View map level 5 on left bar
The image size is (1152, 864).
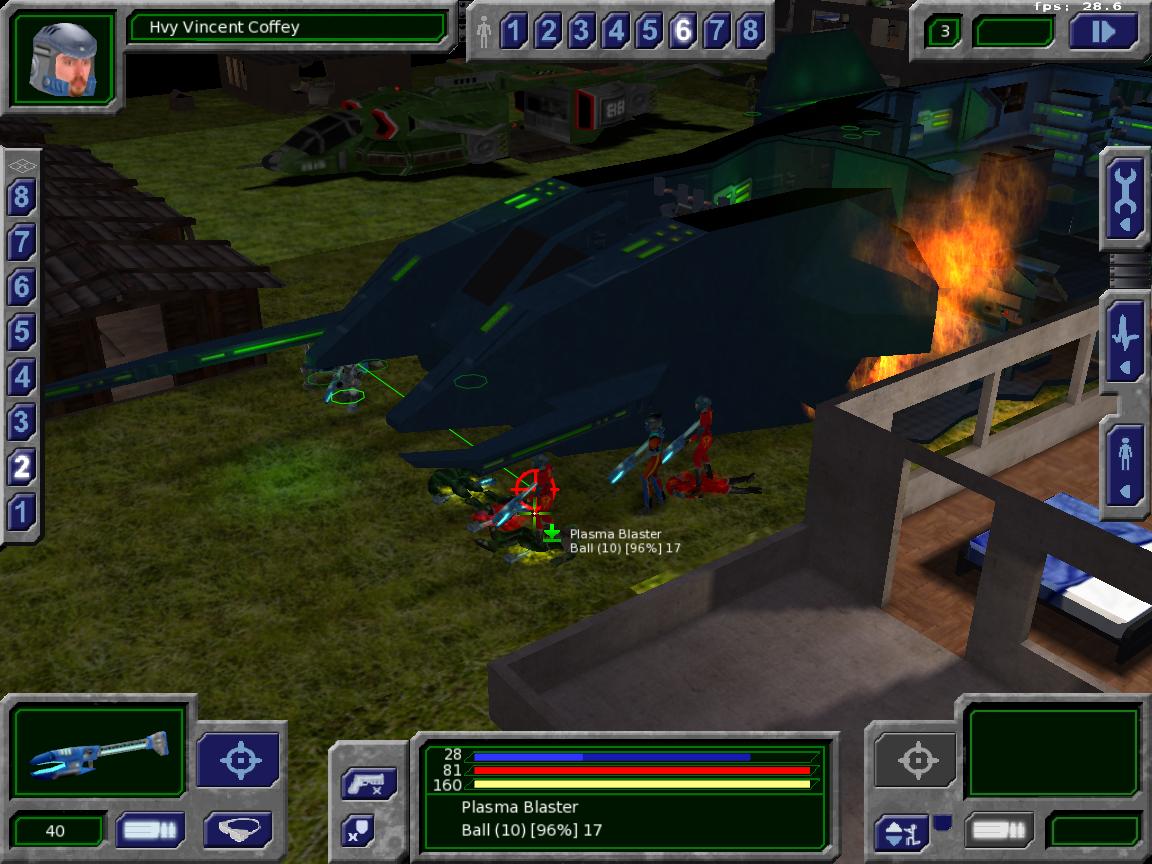[x=21, y=332]
